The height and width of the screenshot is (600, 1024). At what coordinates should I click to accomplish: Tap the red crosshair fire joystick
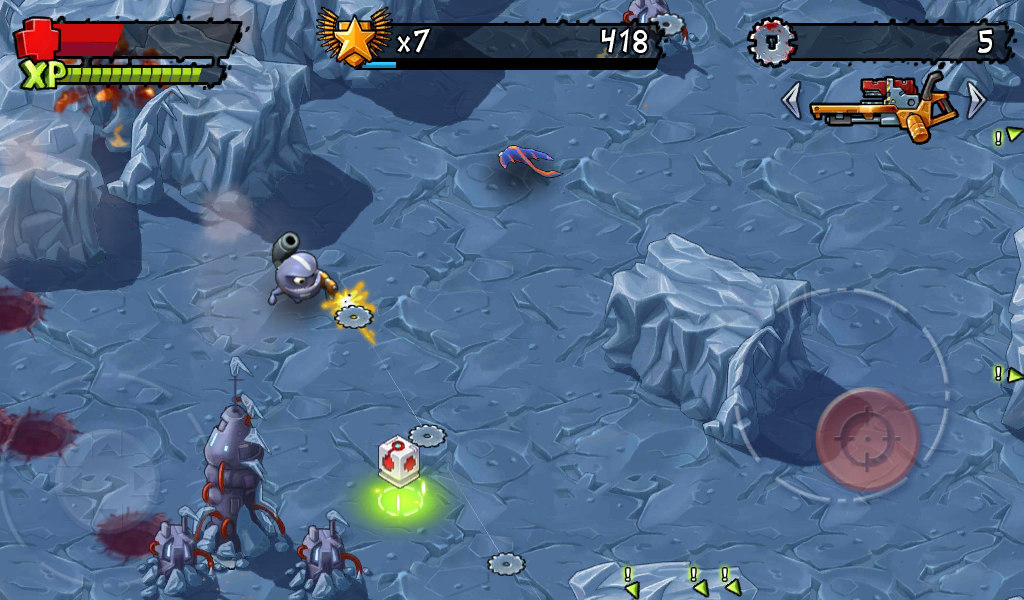click(867, 437)
